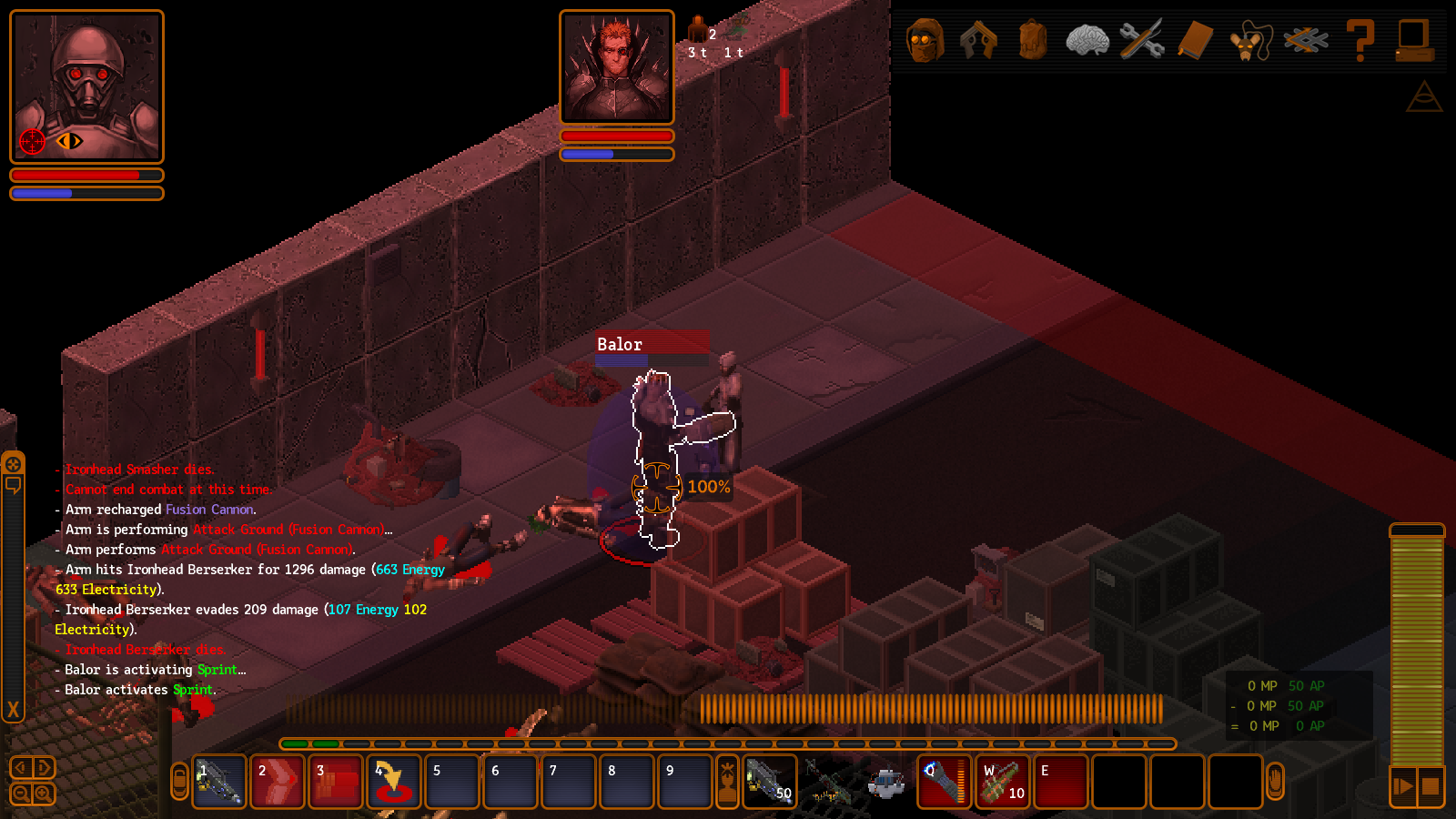This screenshot has width=1456, height=819.
Task: Open help with the question mark icon
Action: pyautogui.click(x=1360, y=41)
